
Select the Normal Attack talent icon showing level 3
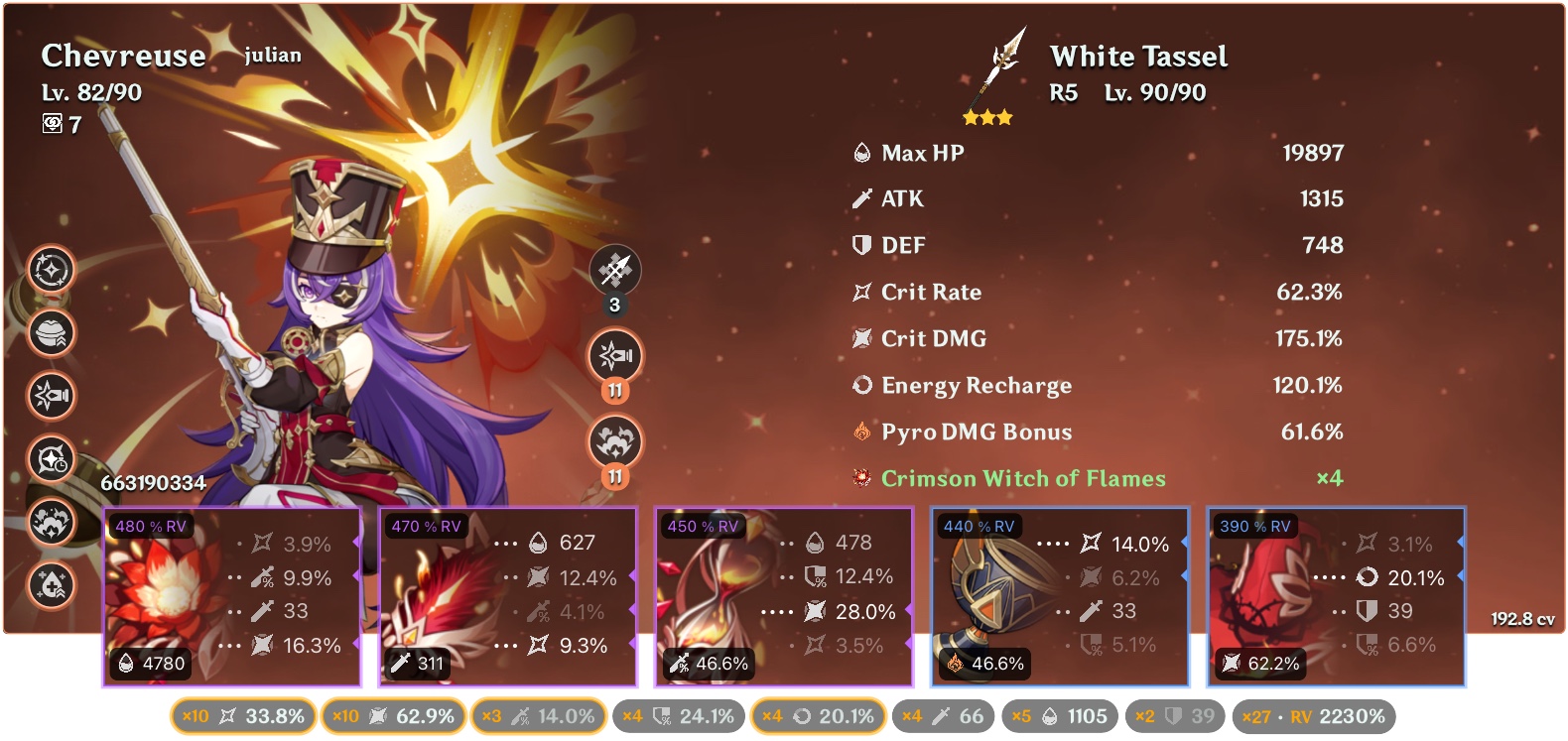click(x=616, y=270)
